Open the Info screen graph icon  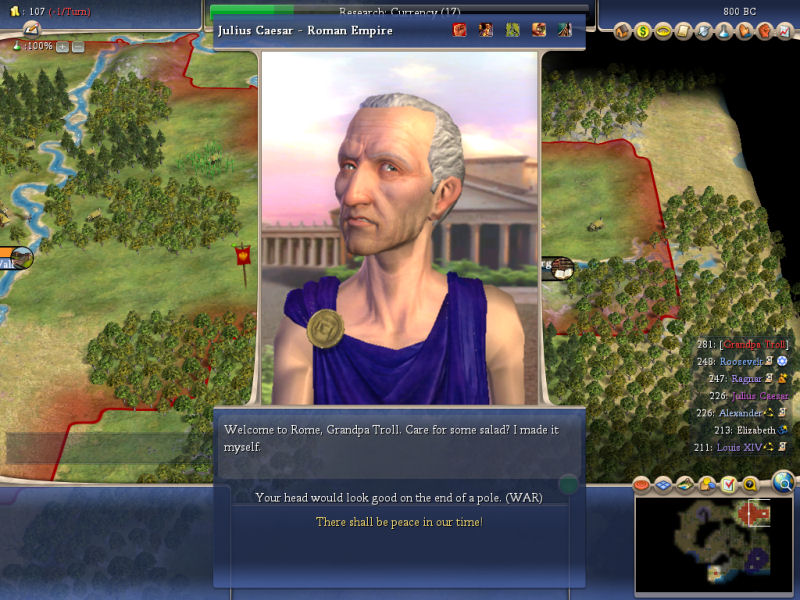click(783, 31)
